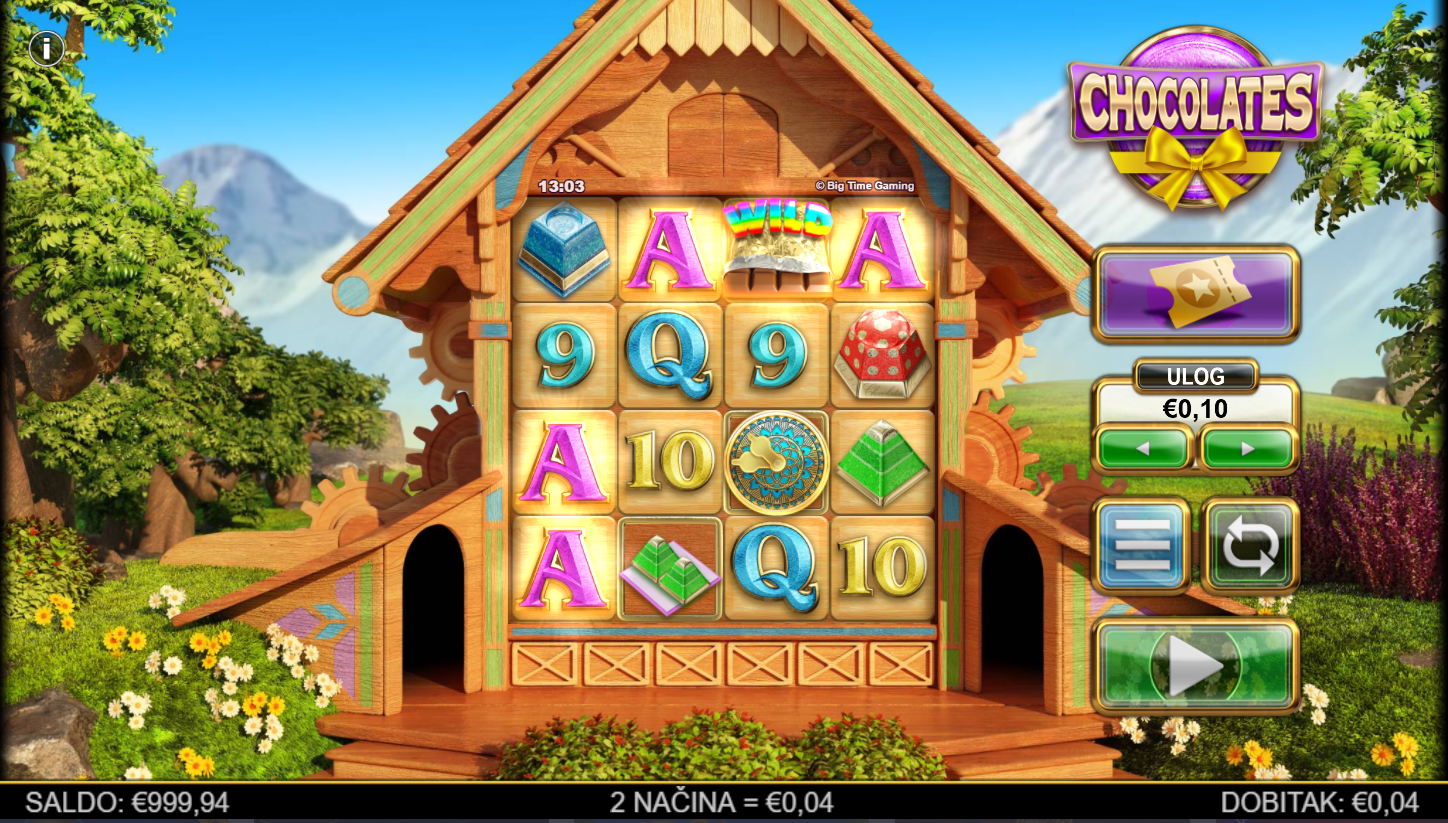Increase the bet with the right arrow

(1248, 449)
